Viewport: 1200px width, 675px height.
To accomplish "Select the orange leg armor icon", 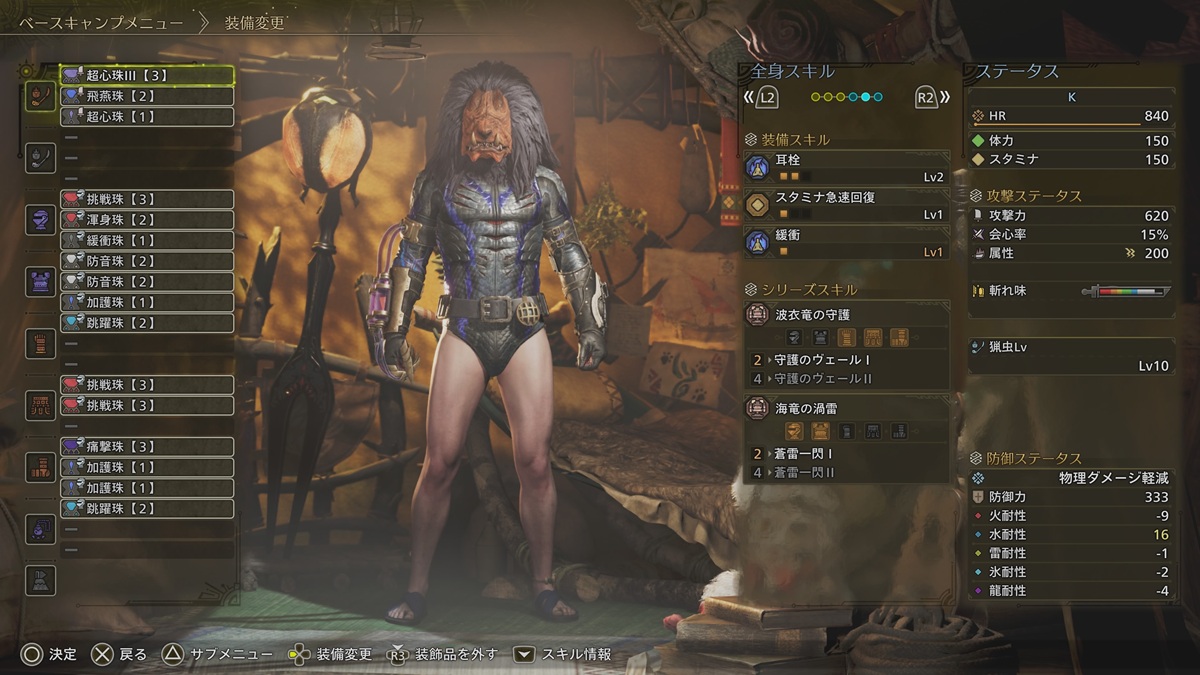I will [x=40, y=466].
